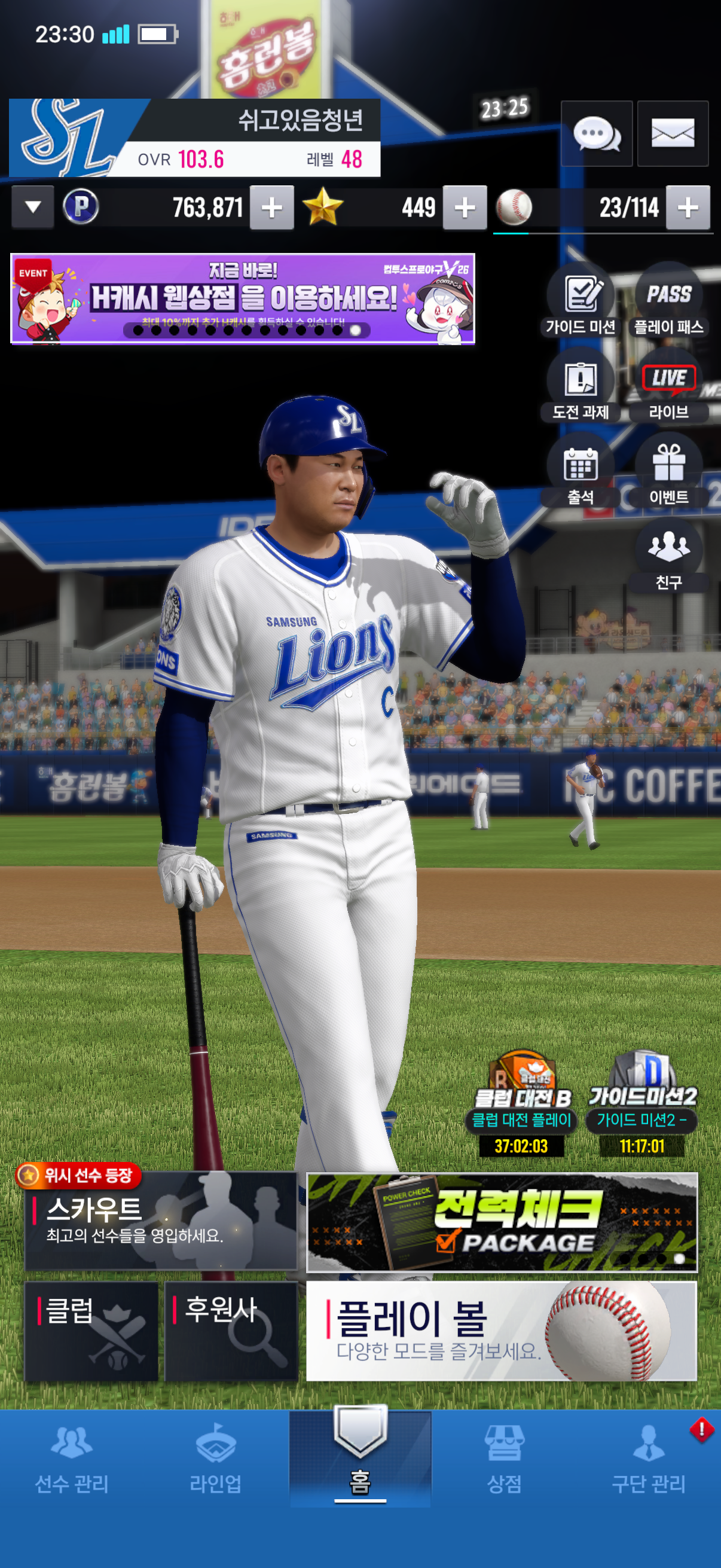Expand the currency dropdown arrow
The width and height of the screenshot is (721, 1568).
pos(33,207)
